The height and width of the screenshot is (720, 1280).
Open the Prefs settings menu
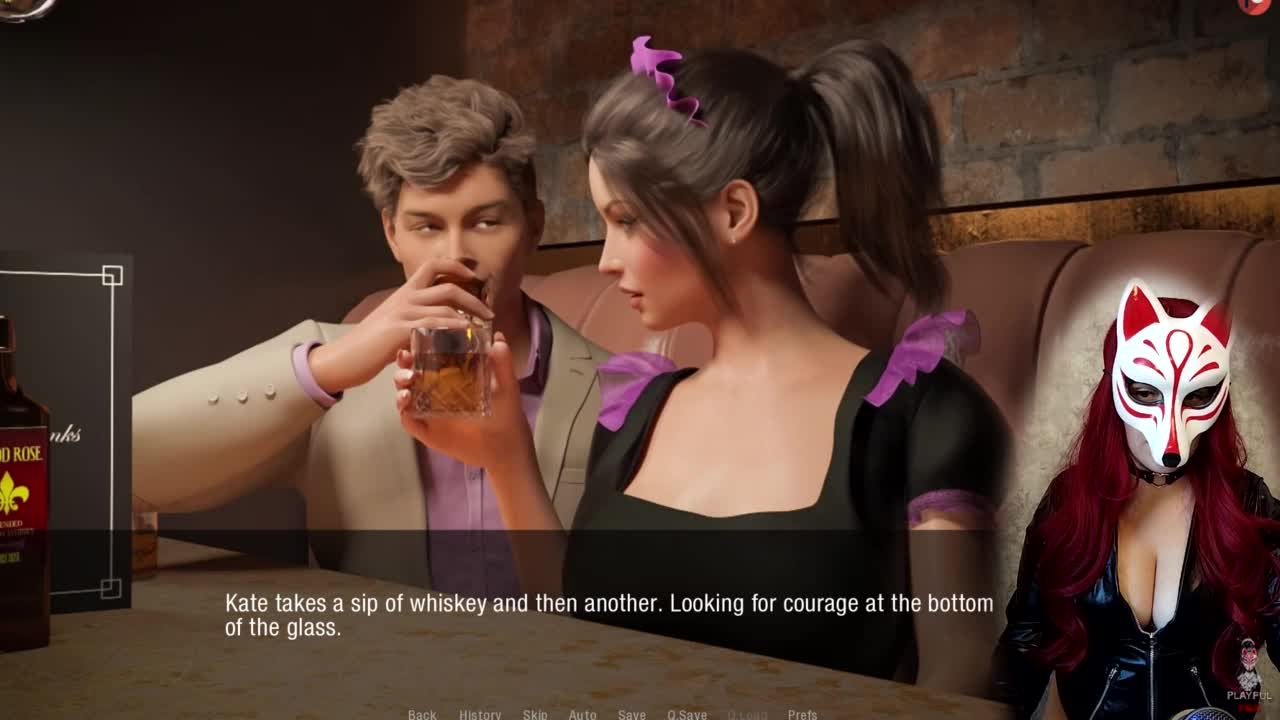tap(802, 714)
